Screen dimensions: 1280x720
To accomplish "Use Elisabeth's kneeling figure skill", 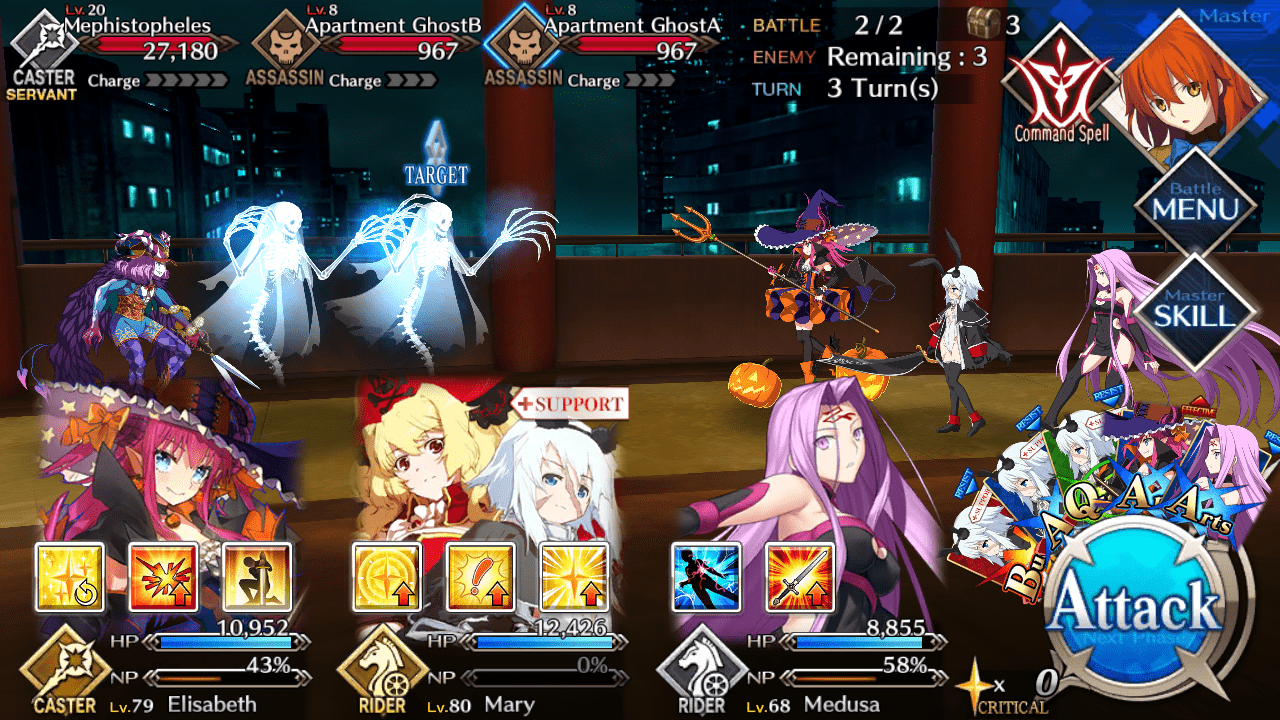I will point(257,577).
